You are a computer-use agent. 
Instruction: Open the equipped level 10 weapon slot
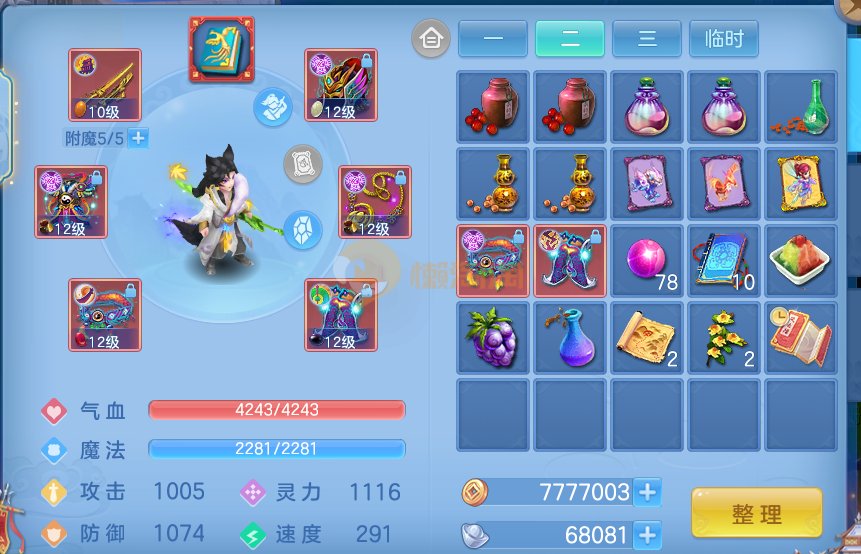click(104, 85)
